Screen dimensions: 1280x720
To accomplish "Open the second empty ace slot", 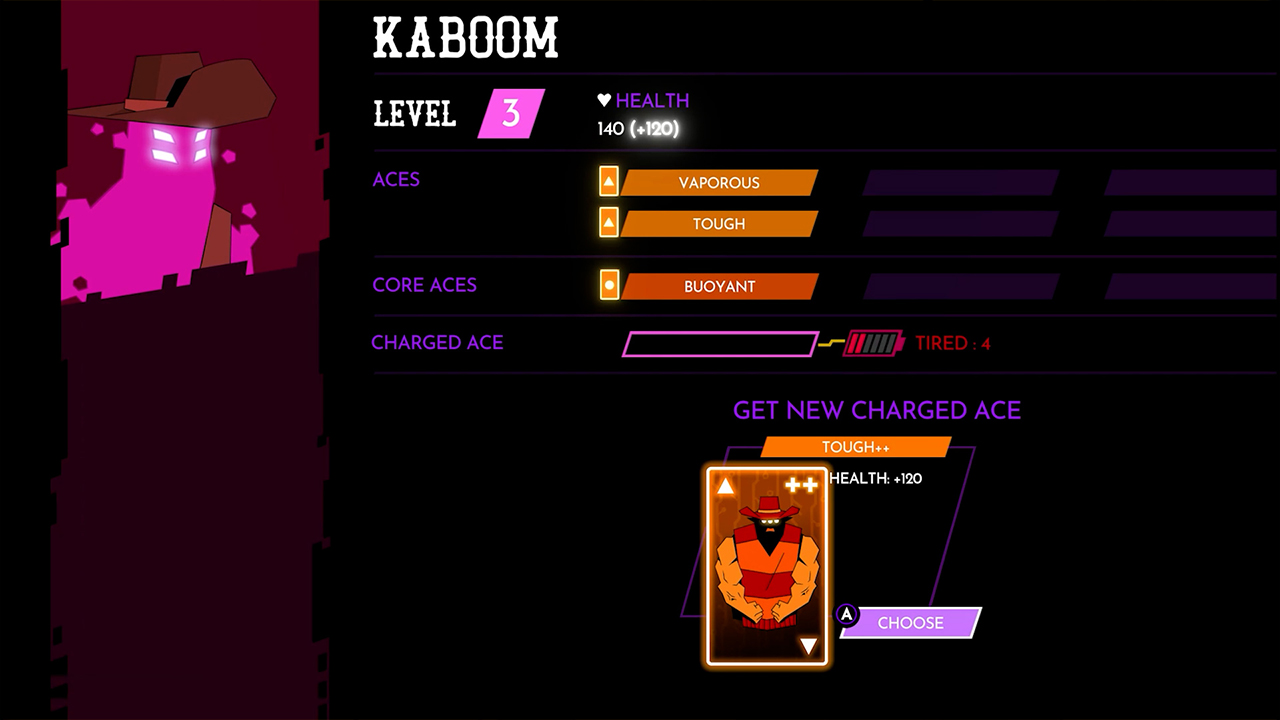I will pyautogui.click(x=1188, y=182).
